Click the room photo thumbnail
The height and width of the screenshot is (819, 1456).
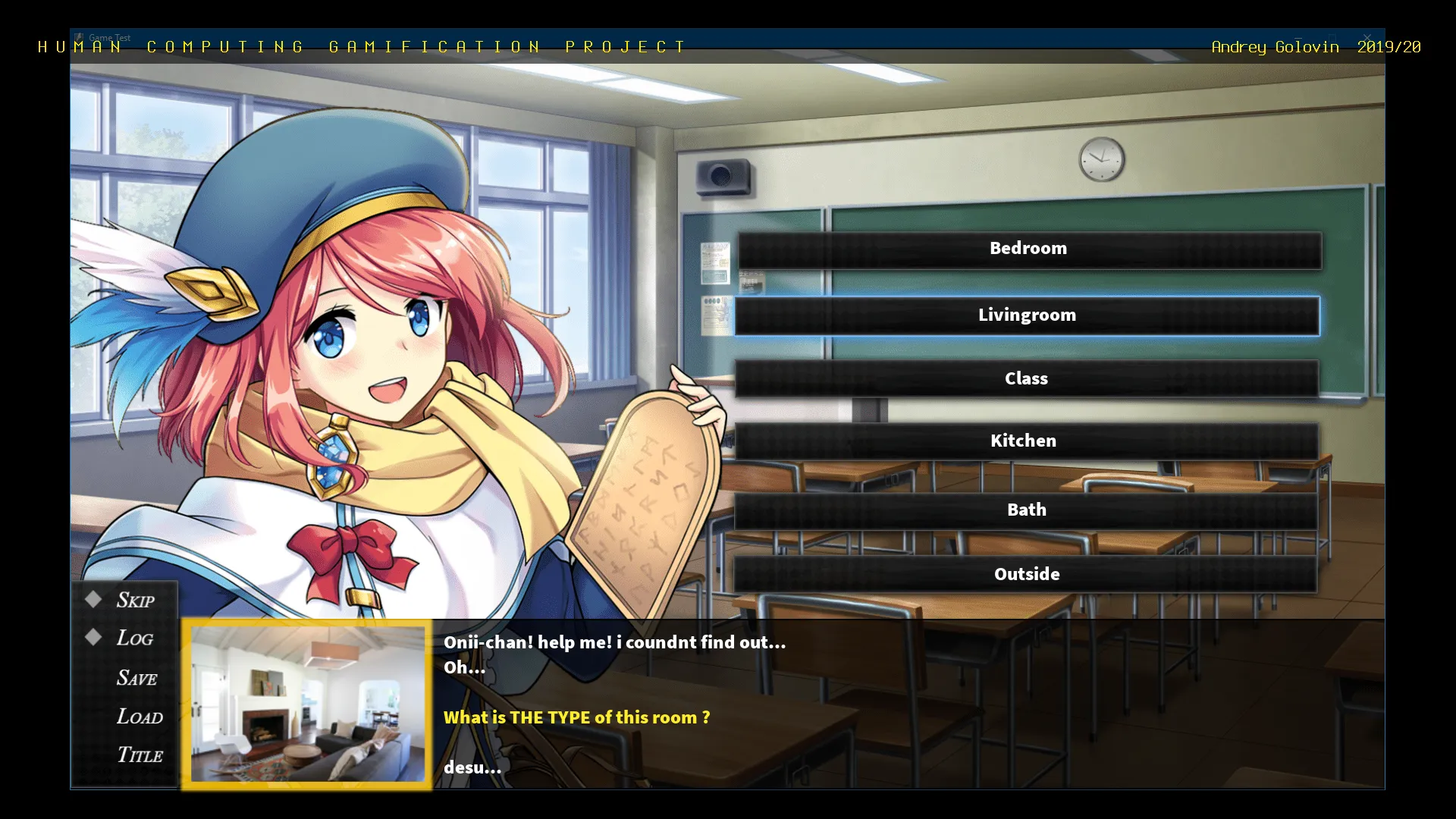pos(307,704)
